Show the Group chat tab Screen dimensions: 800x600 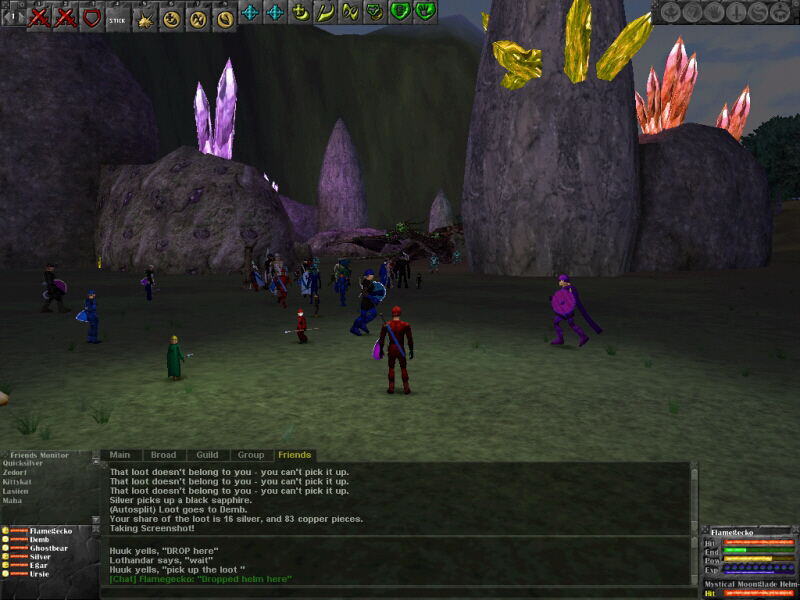(251, 455)
